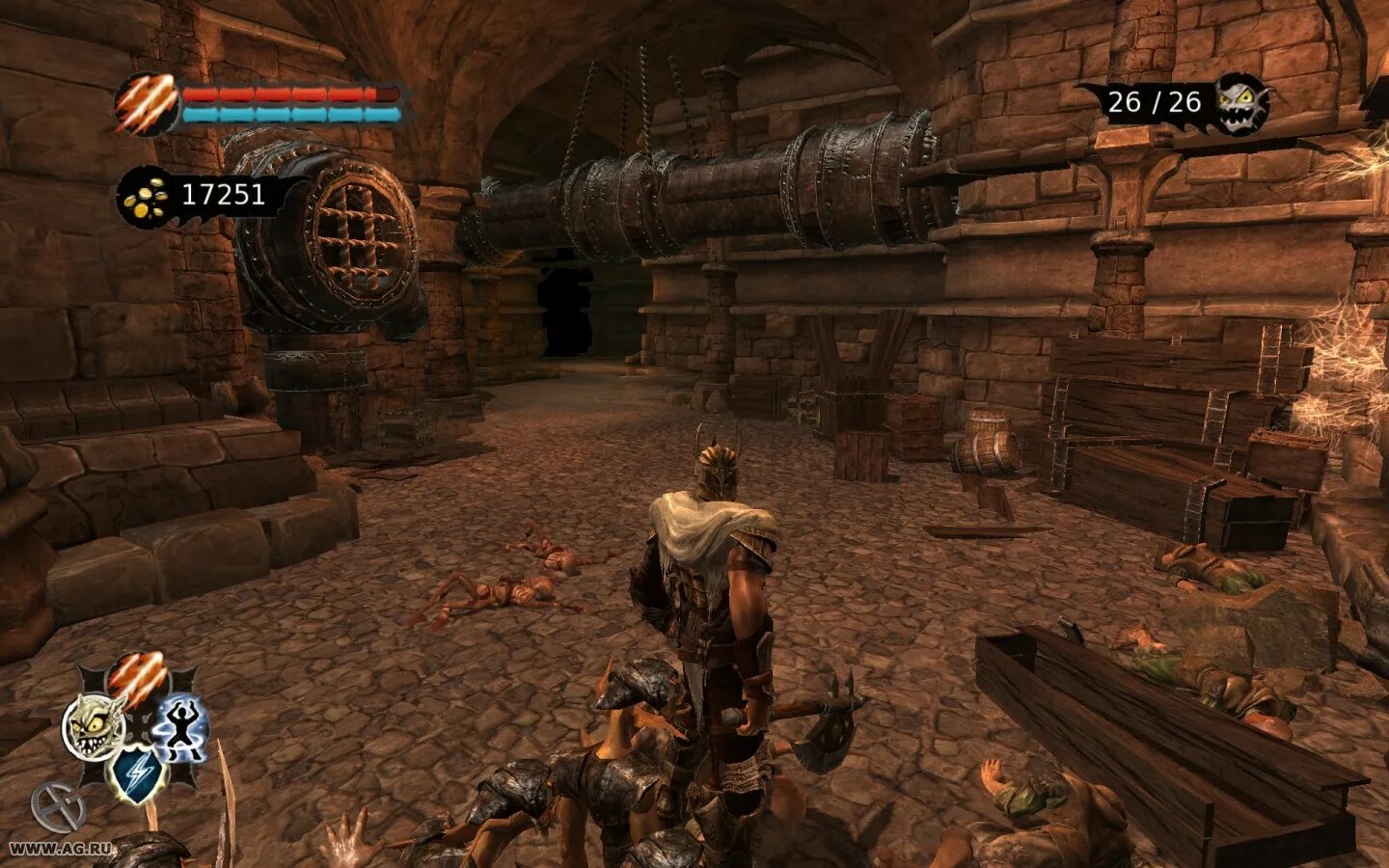Open the www.ag.ru watermark link
The width and height of the screenshot is (1389, 868).
point(60,849)
